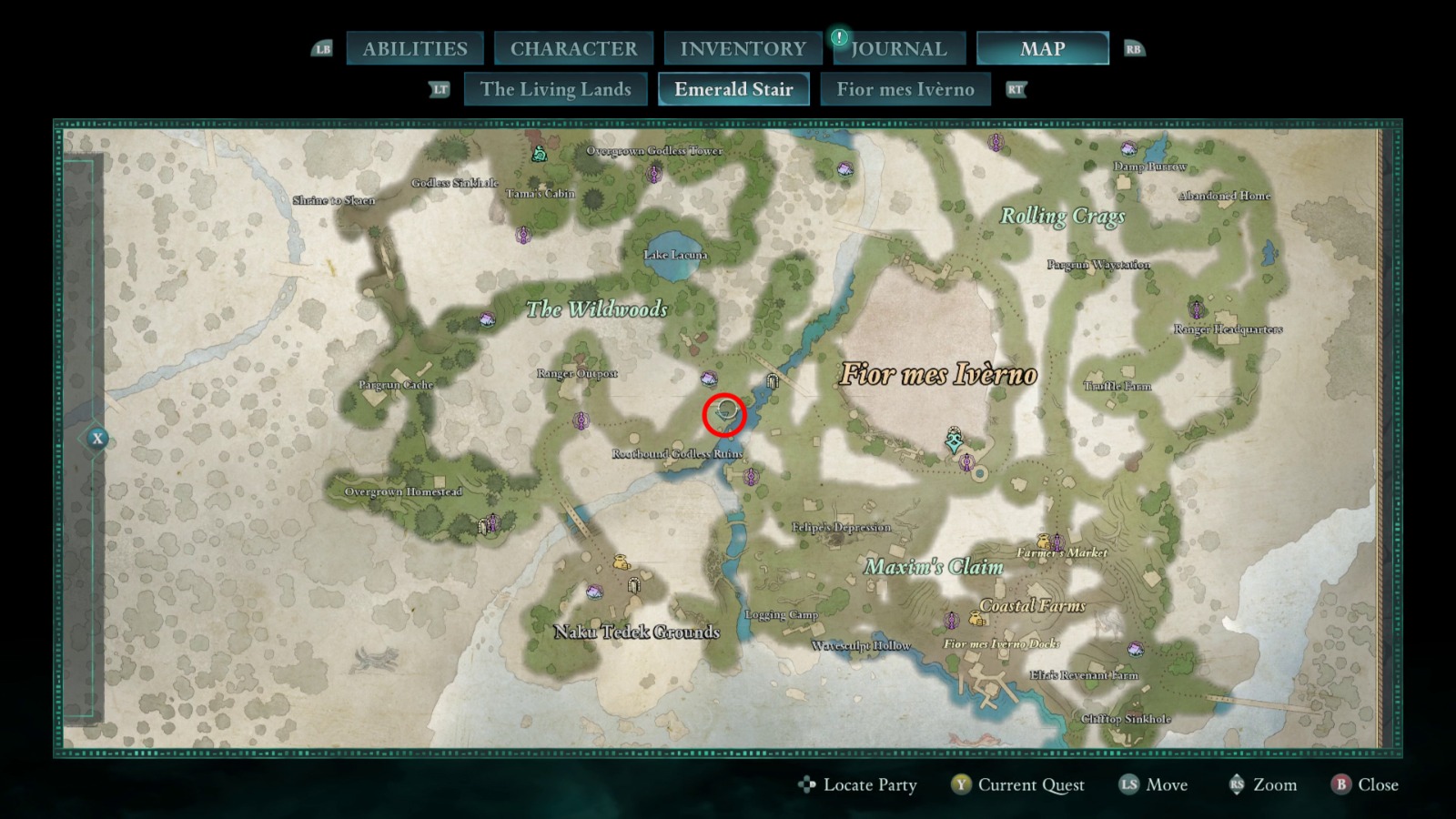Screen dimensions: 1456x819
Task: Open the Inventory tab
Action: point(743,49)
